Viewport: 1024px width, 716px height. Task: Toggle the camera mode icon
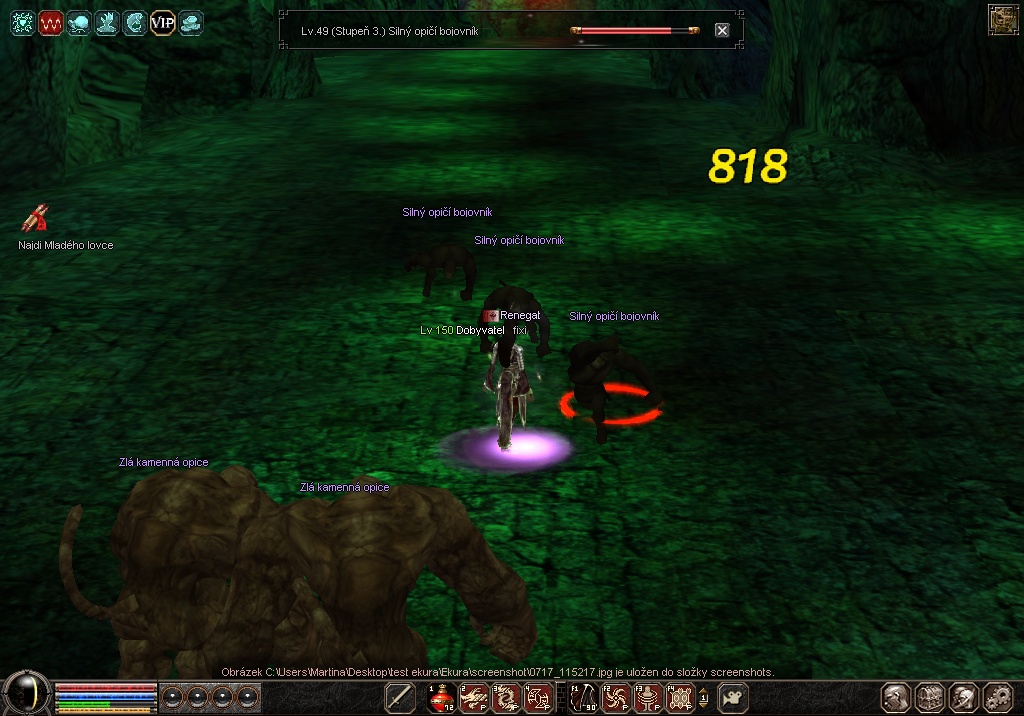pyautogui.click(x=733, y=698)
